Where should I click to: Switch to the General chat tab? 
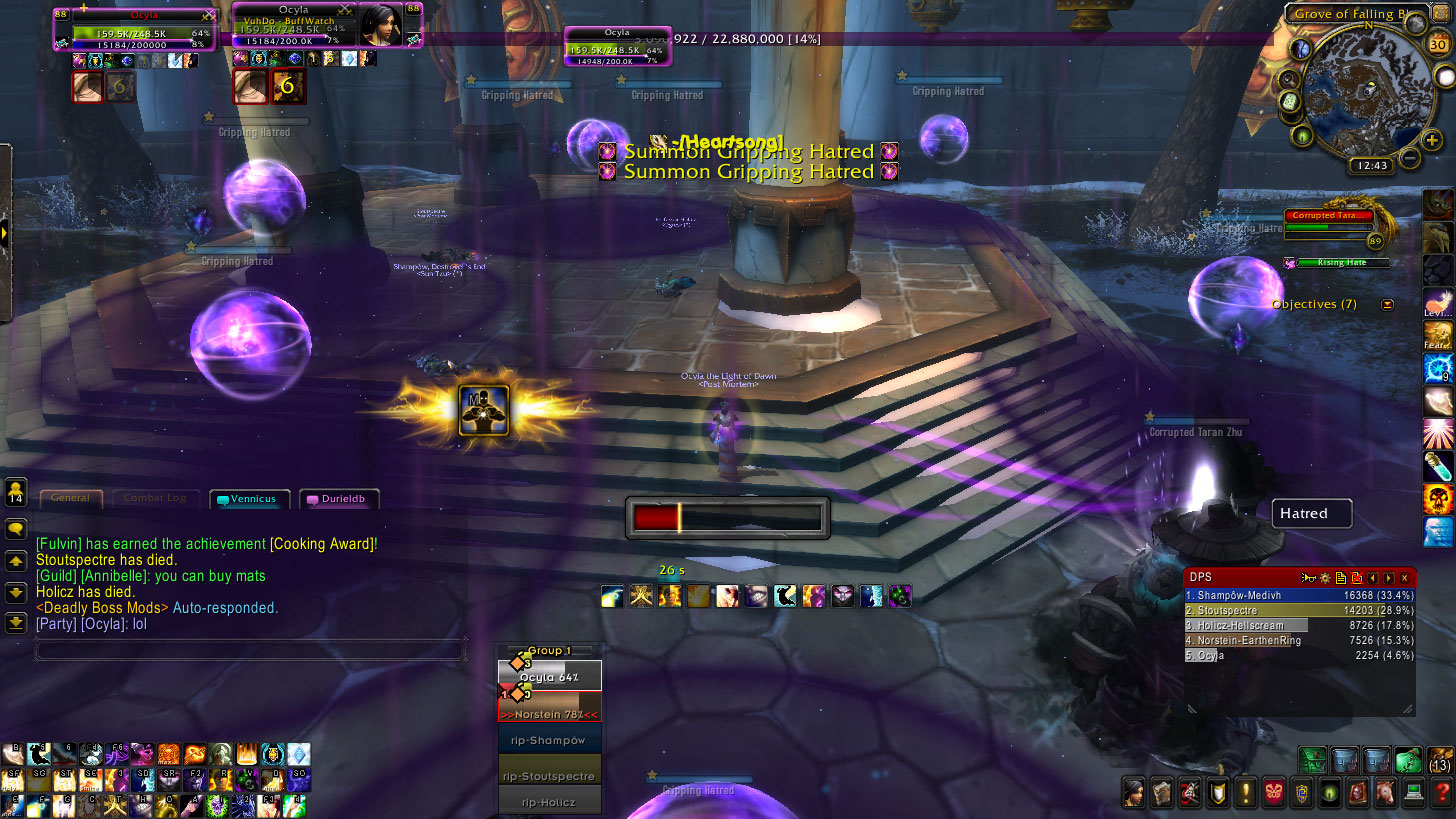(x=70, y=498)
